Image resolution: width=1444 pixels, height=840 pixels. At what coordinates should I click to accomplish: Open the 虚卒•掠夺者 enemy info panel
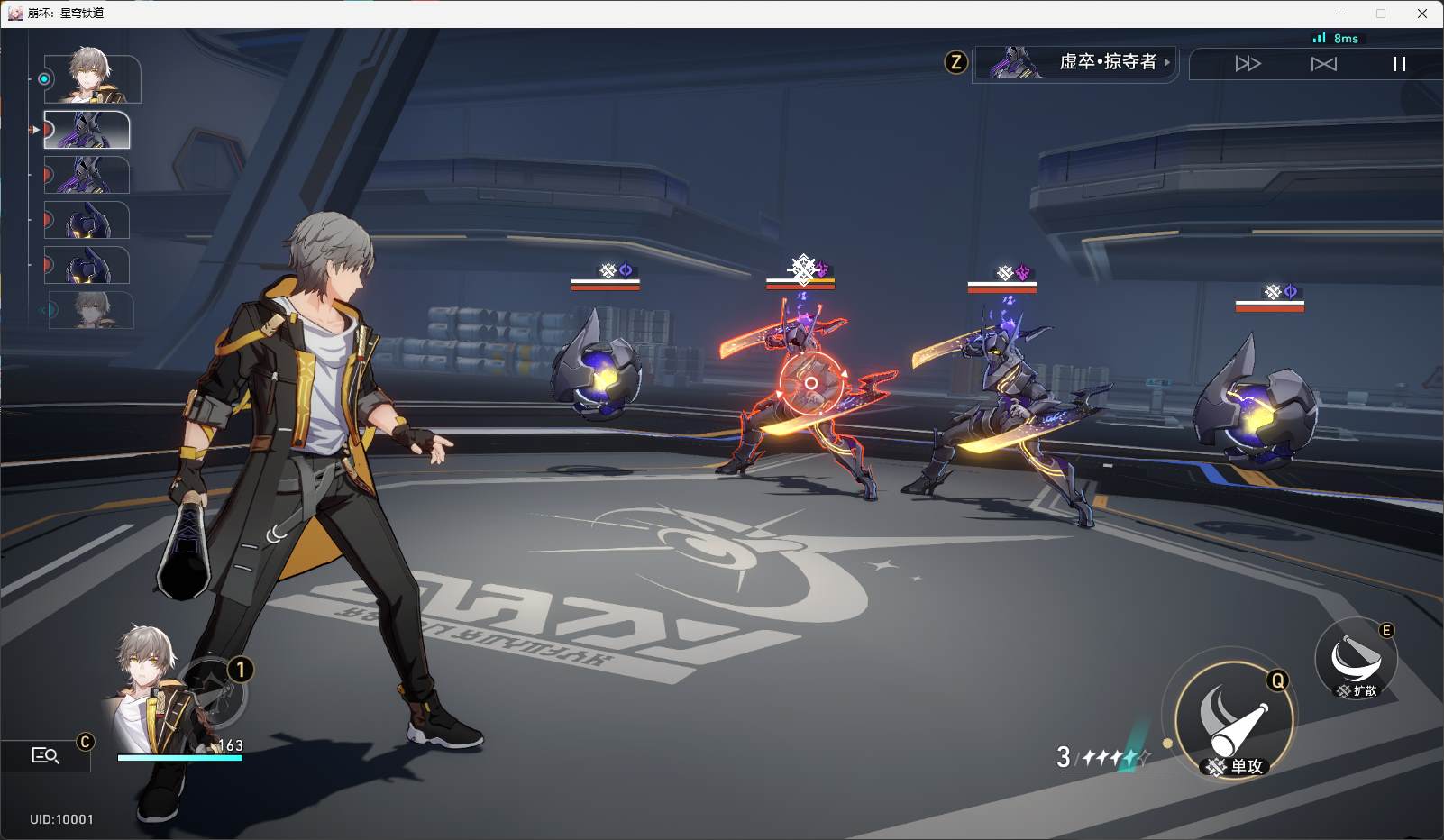click(x=1076, y=62)
